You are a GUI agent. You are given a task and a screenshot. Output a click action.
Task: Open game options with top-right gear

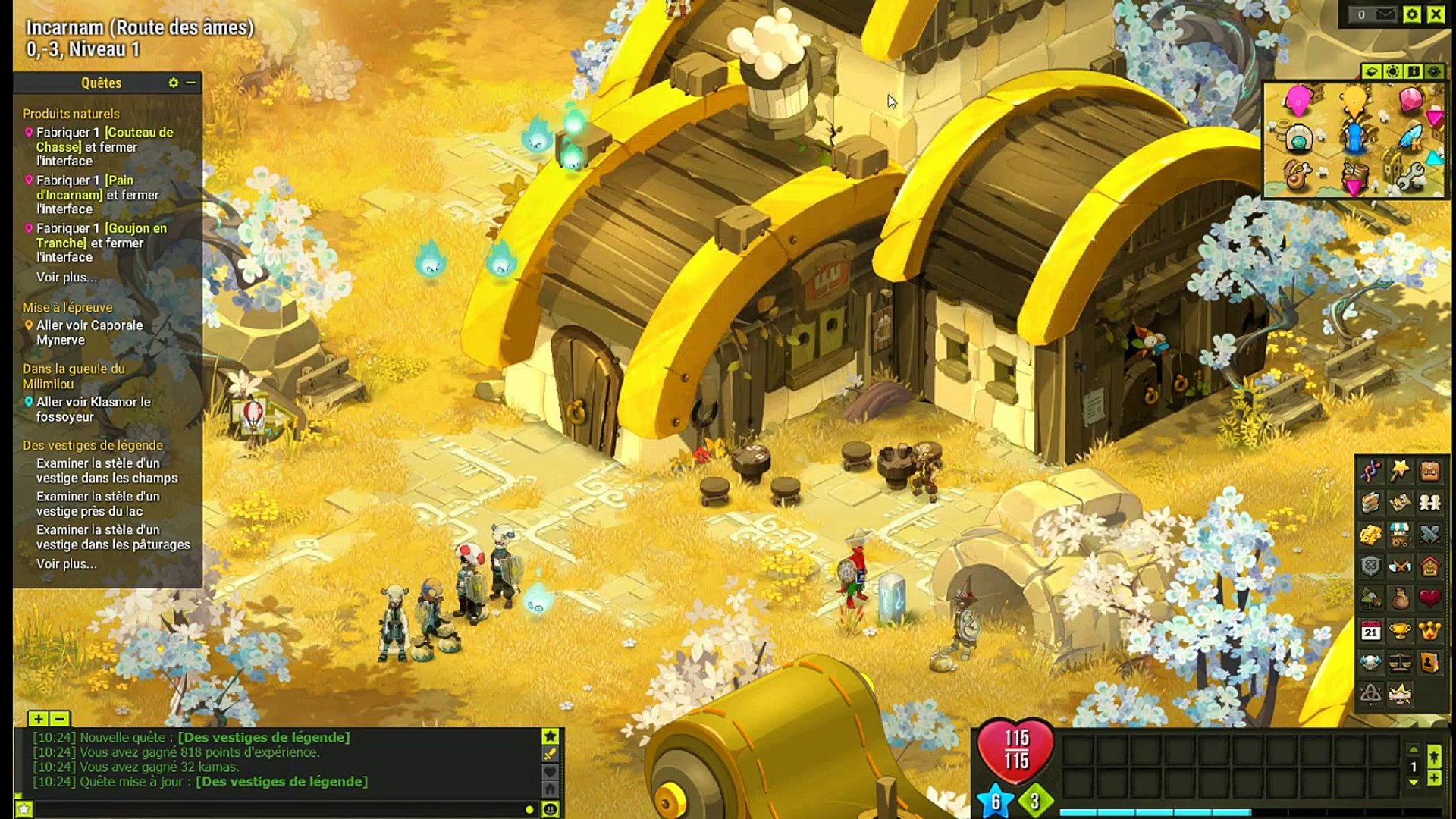point(1412,14)
